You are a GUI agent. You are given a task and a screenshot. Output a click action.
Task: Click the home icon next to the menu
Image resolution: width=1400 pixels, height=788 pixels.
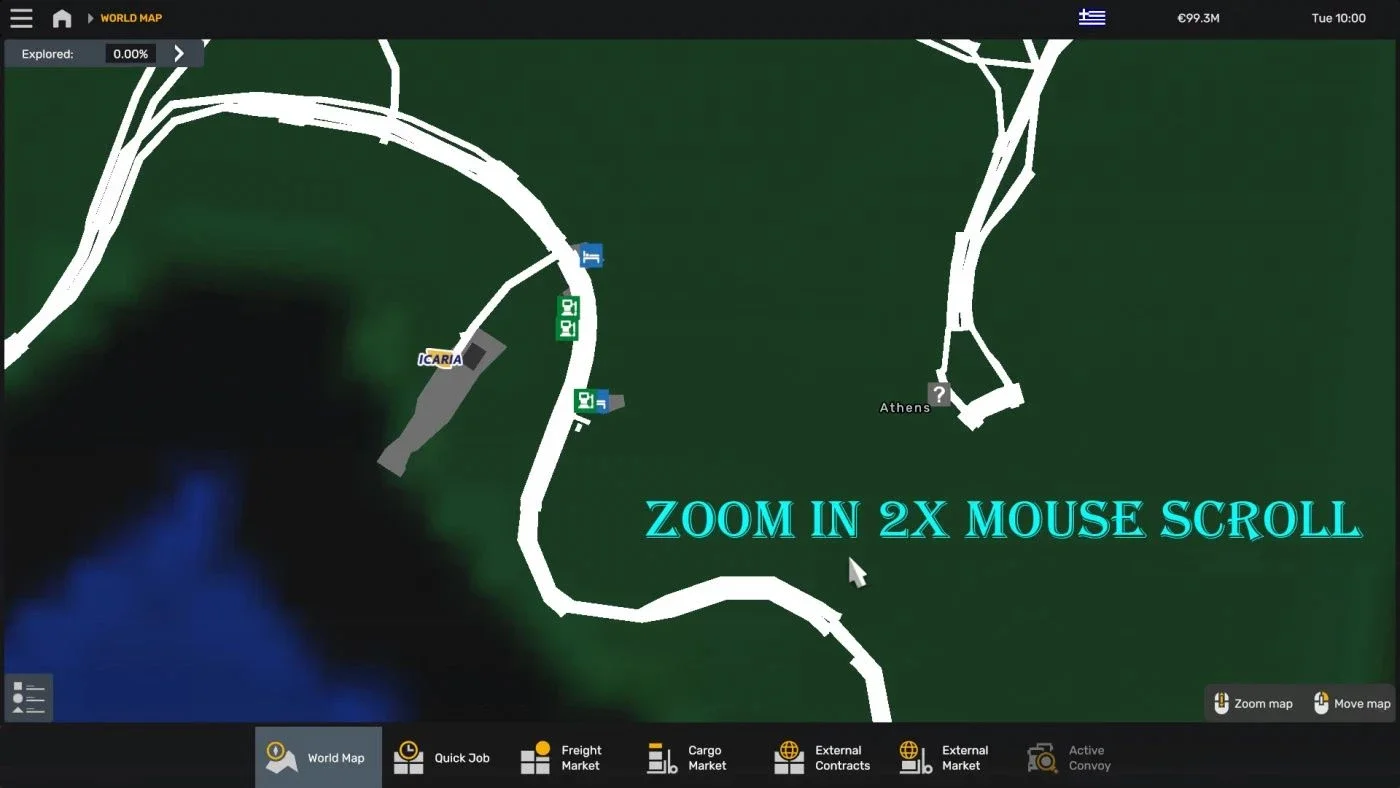62,17
